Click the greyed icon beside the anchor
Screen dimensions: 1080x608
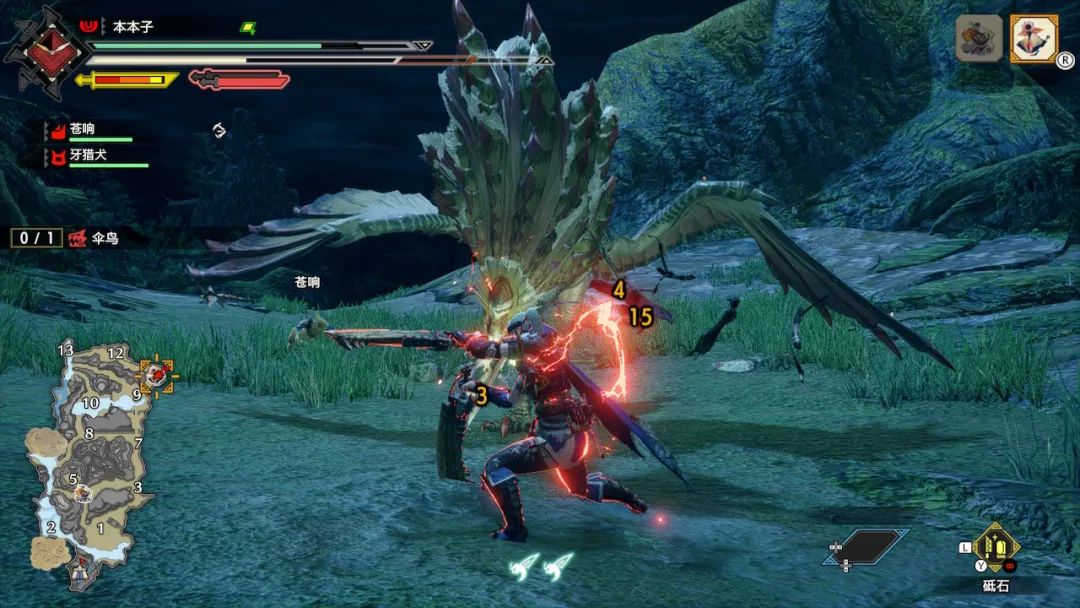tap(979, 39)
